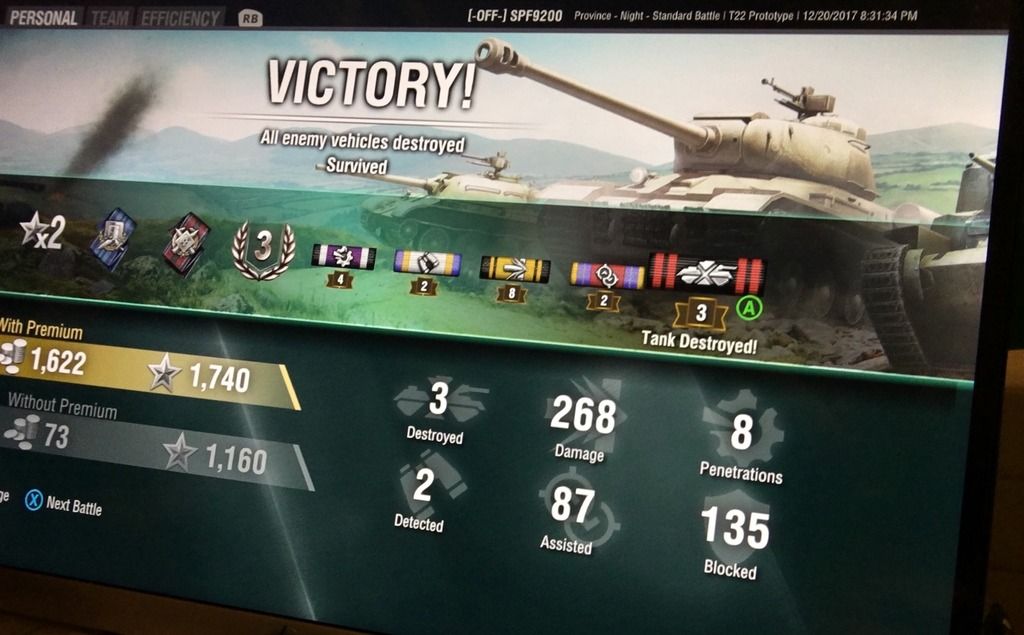Continue with the Next Battle option
The image size is (1024, 635).
click(64, 503)
